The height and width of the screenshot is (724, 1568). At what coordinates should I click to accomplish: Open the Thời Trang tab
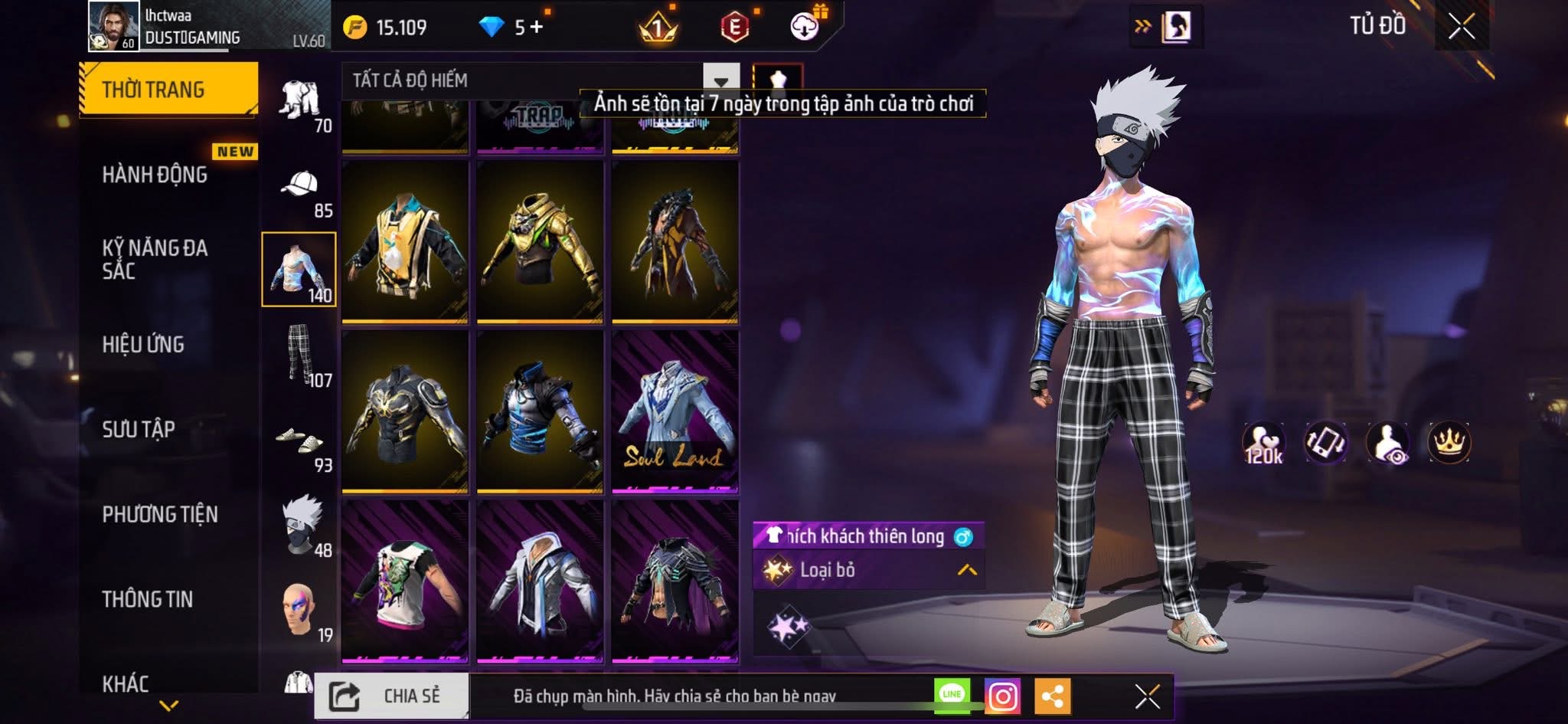(168, 90)
